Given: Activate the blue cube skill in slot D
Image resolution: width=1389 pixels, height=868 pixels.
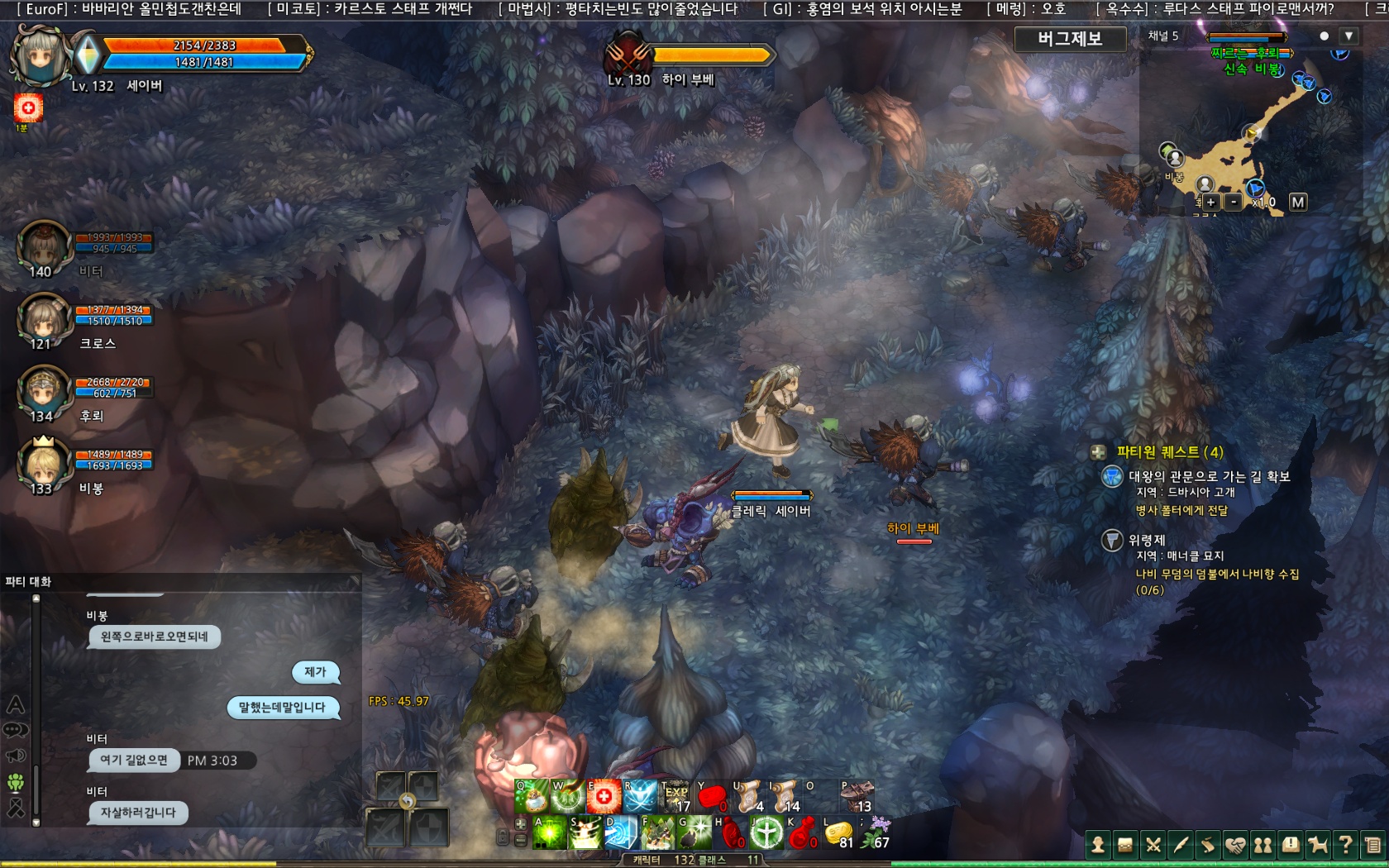Looking at the screenshot, I should (x=621, y=833).
